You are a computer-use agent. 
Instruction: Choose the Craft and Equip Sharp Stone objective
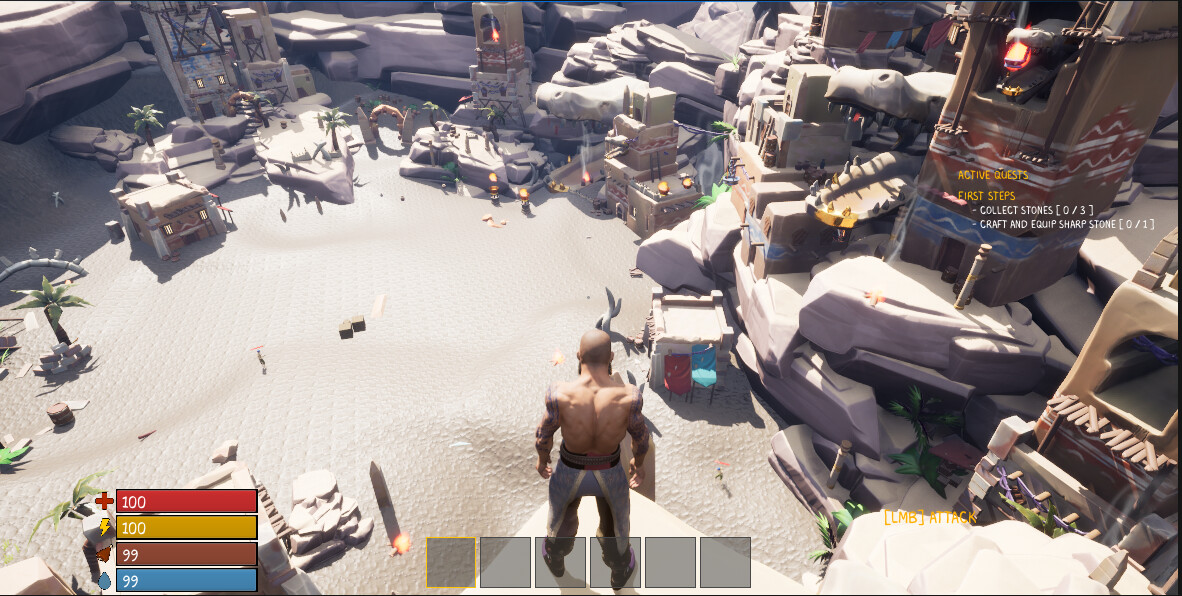click(x=1066, y=224)
